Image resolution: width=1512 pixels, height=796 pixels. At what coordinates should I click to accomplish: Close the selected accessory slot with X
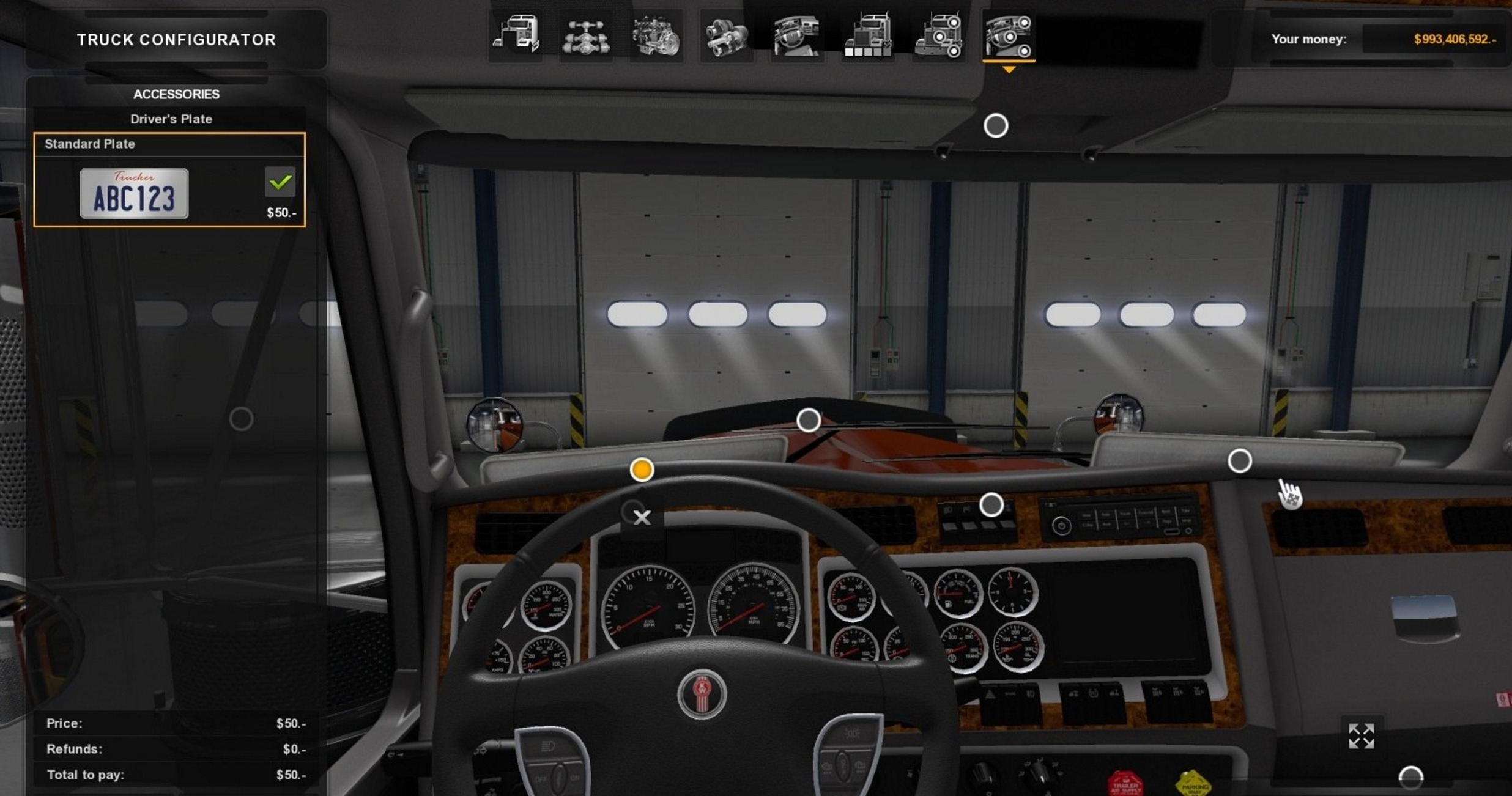coord(642,518)
